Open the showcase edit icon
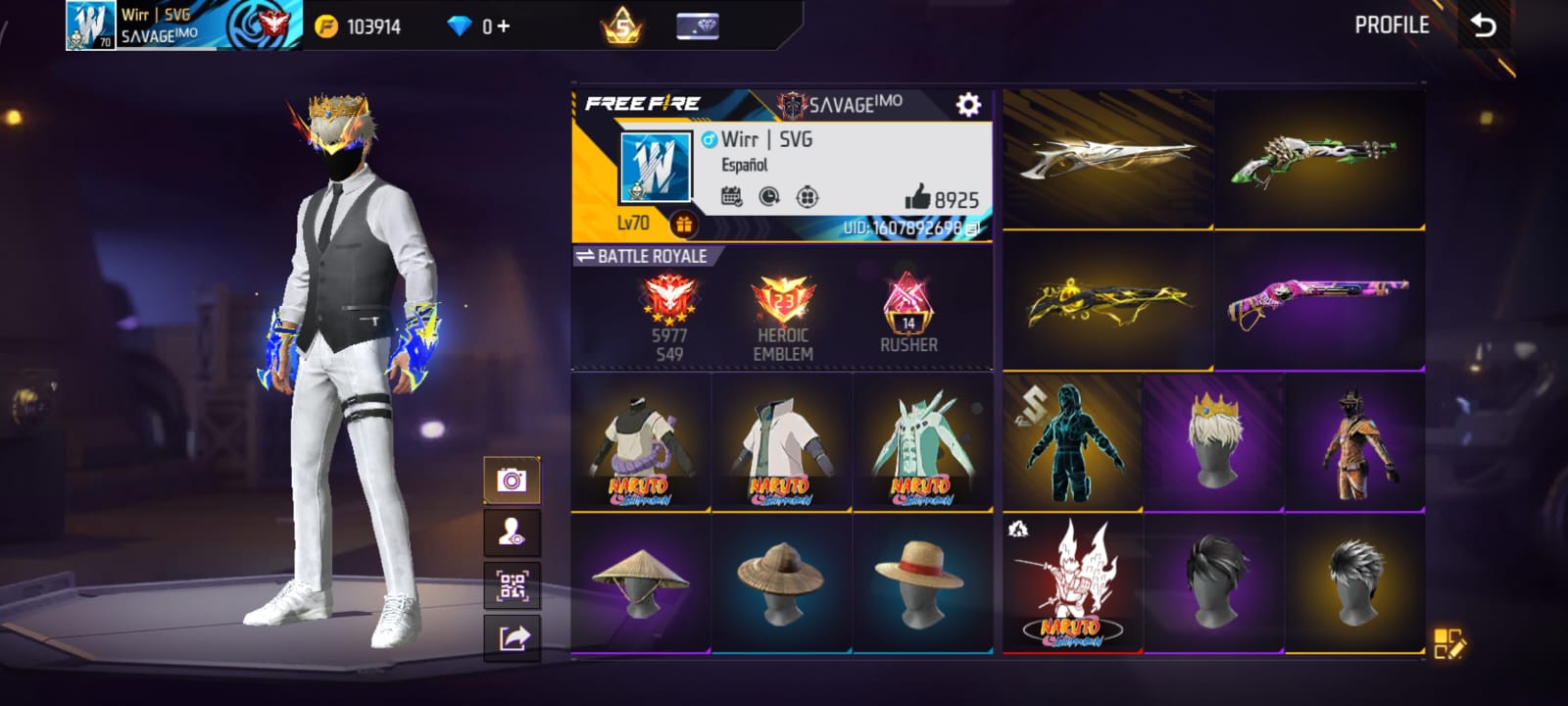 pos(1448,643)
